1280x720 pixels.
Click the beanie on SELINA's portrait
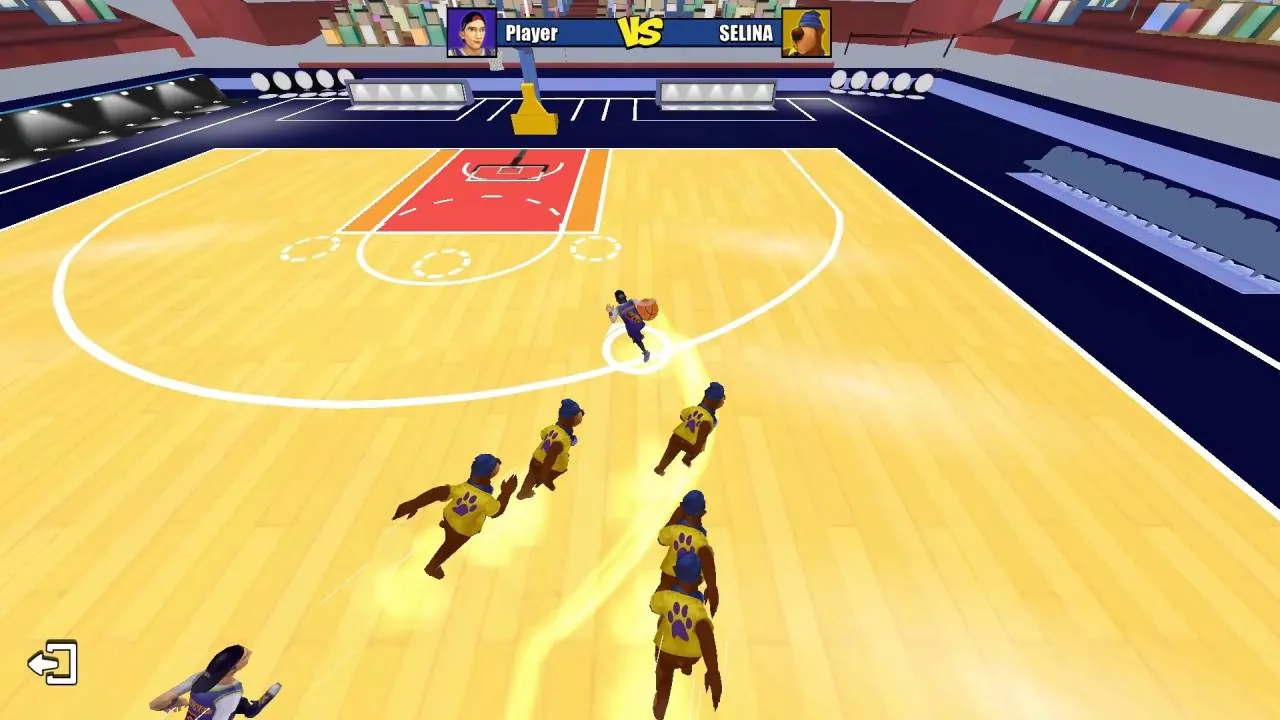click(x=812, y=17)
